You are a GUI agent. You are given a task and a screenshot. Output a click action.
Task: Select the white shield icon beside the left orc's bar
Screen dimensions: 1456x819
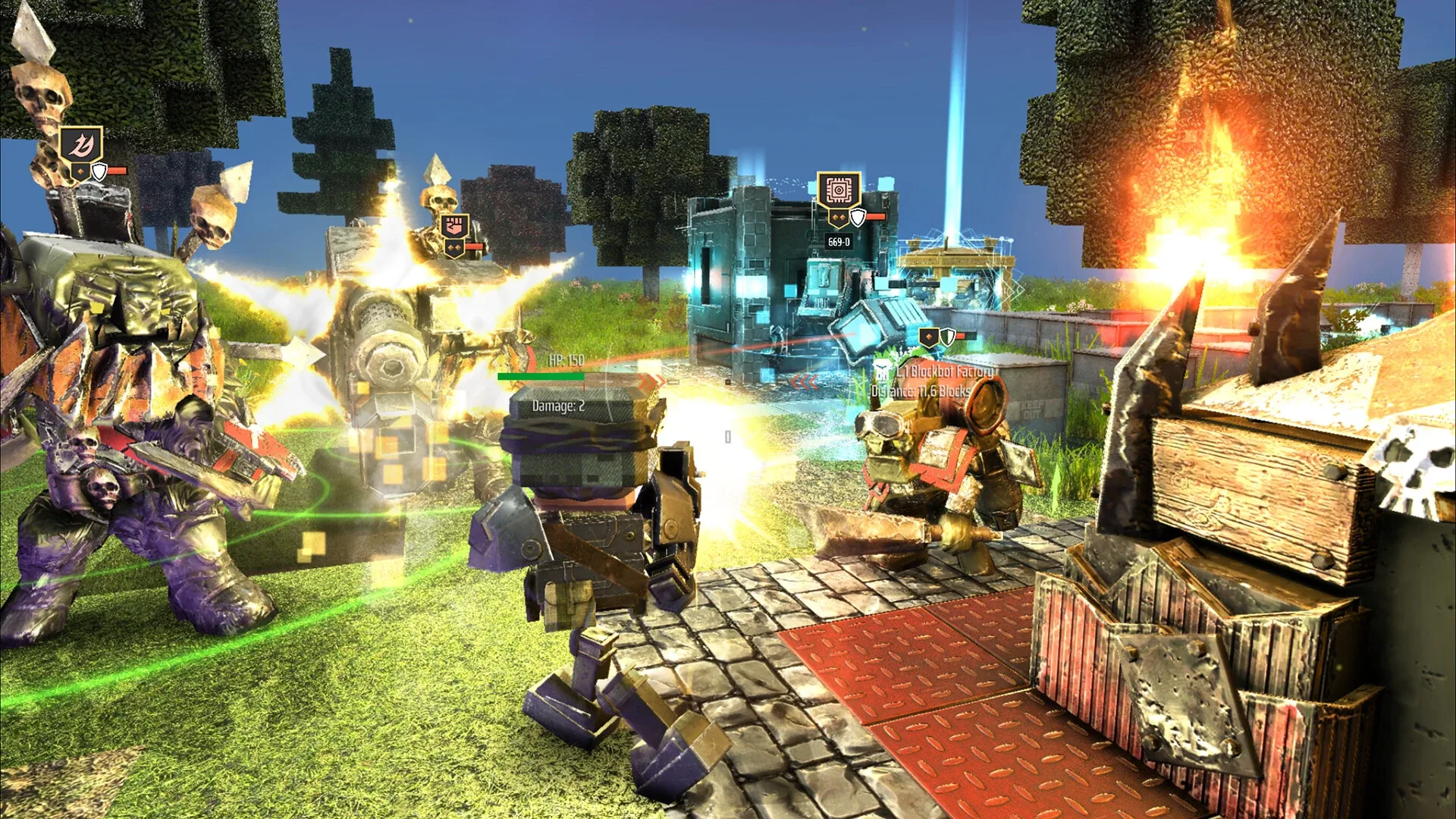point(99,172)
